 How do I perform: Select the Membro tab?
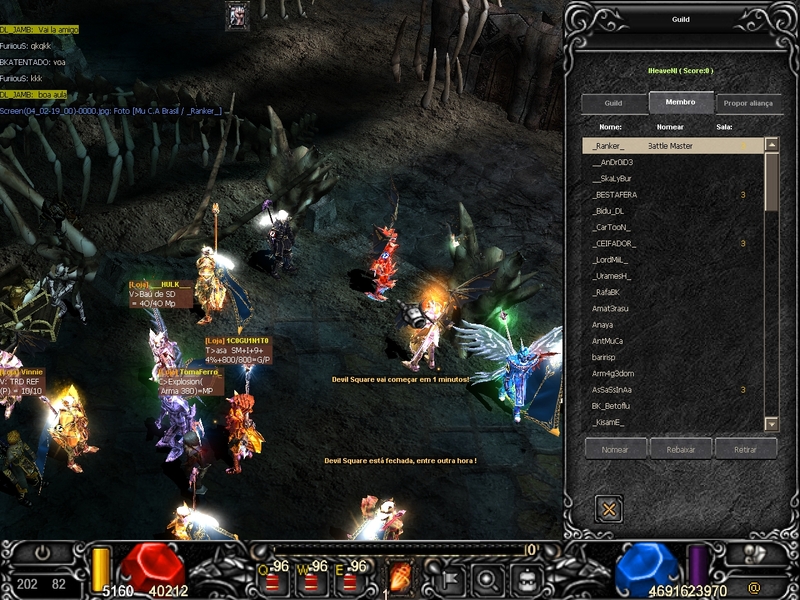[x=680, y=102]
